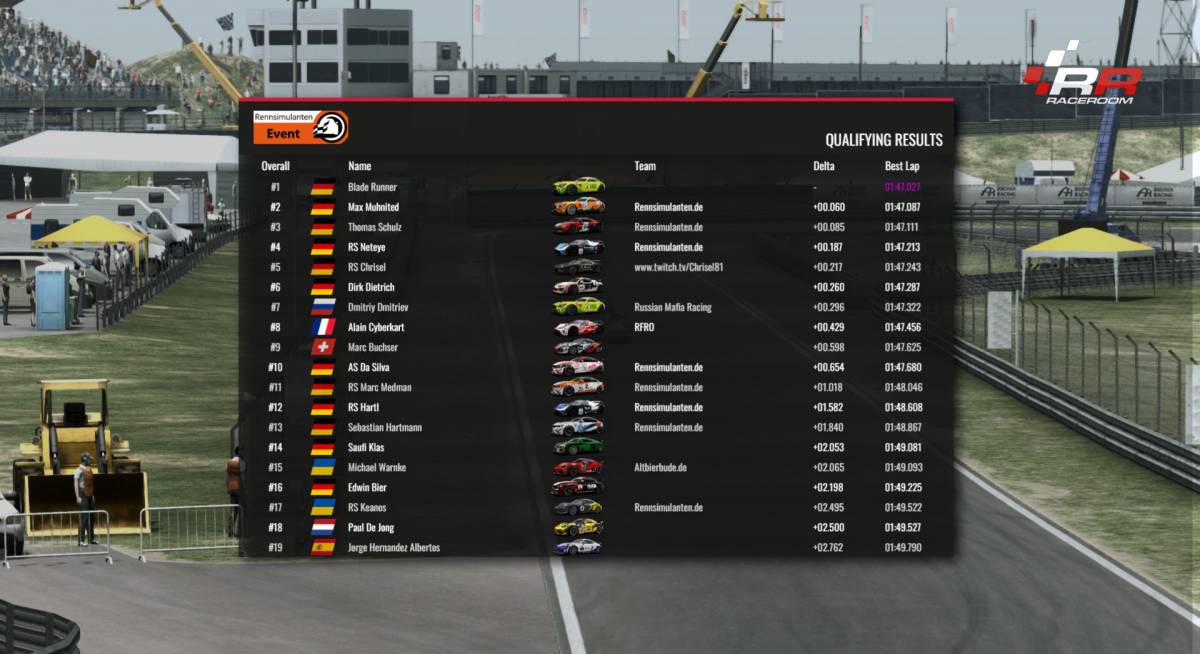
Task: Select Blade Runner's row in qualifying results
Action: coord(372,187)
